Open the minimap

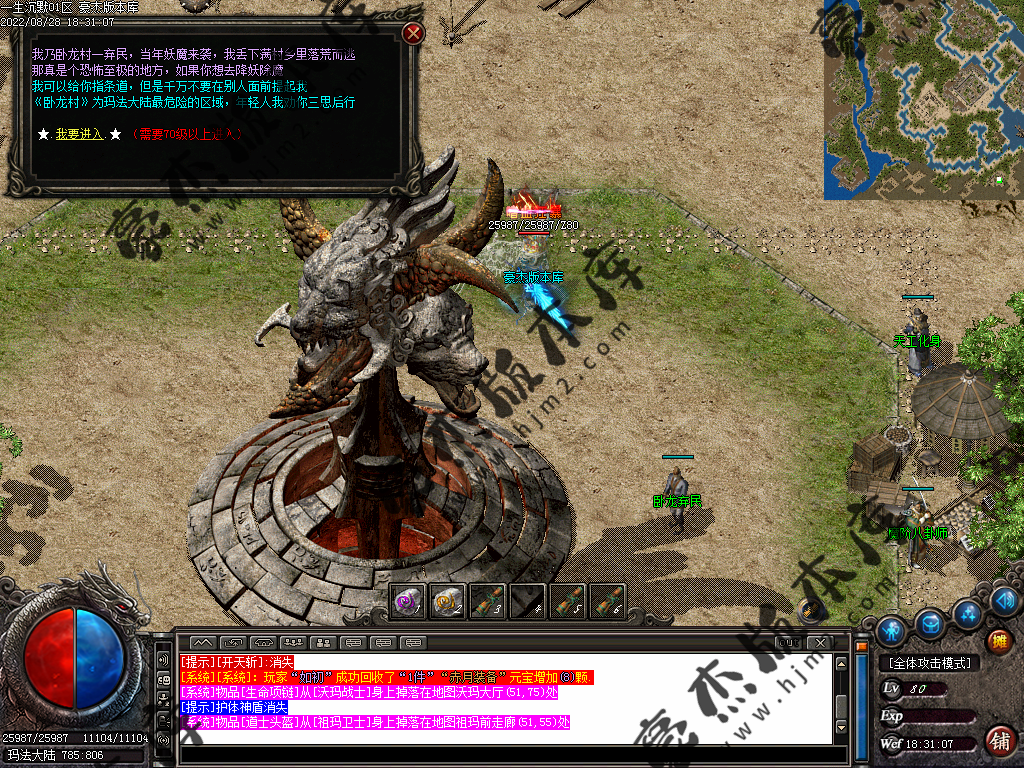[x=922, y=99]
